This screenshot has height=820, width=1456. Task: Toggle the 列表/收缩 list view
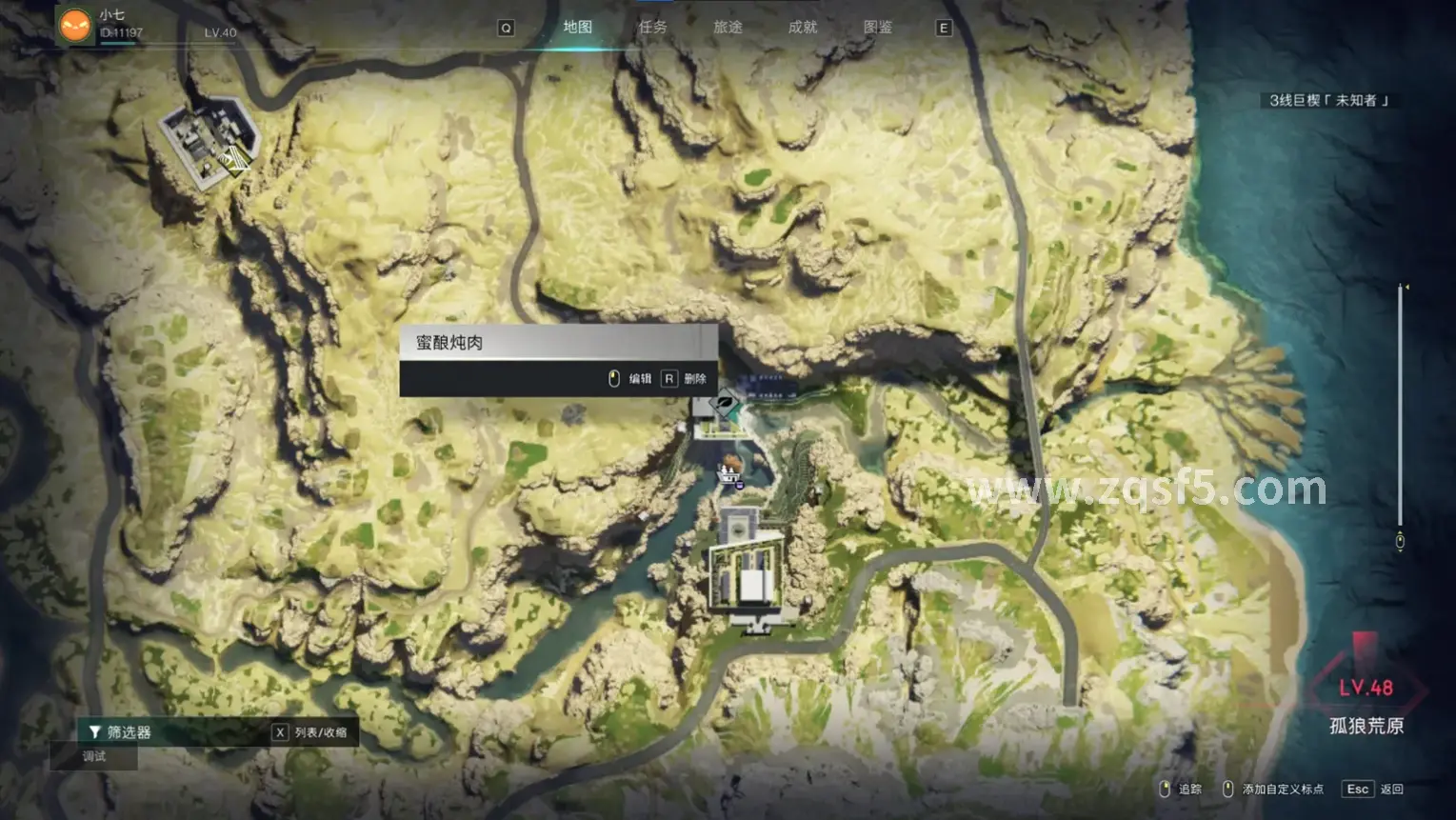310,732
